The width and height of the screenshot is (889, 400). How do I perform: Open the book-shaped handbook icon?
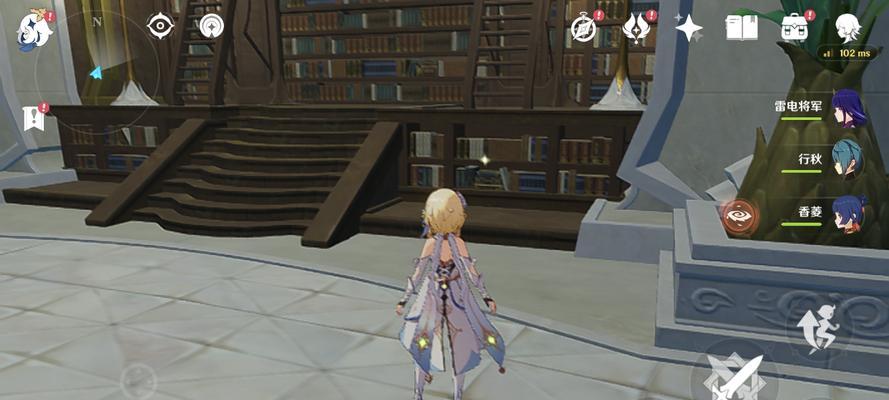pyautogui.click(x=742, y=28)
